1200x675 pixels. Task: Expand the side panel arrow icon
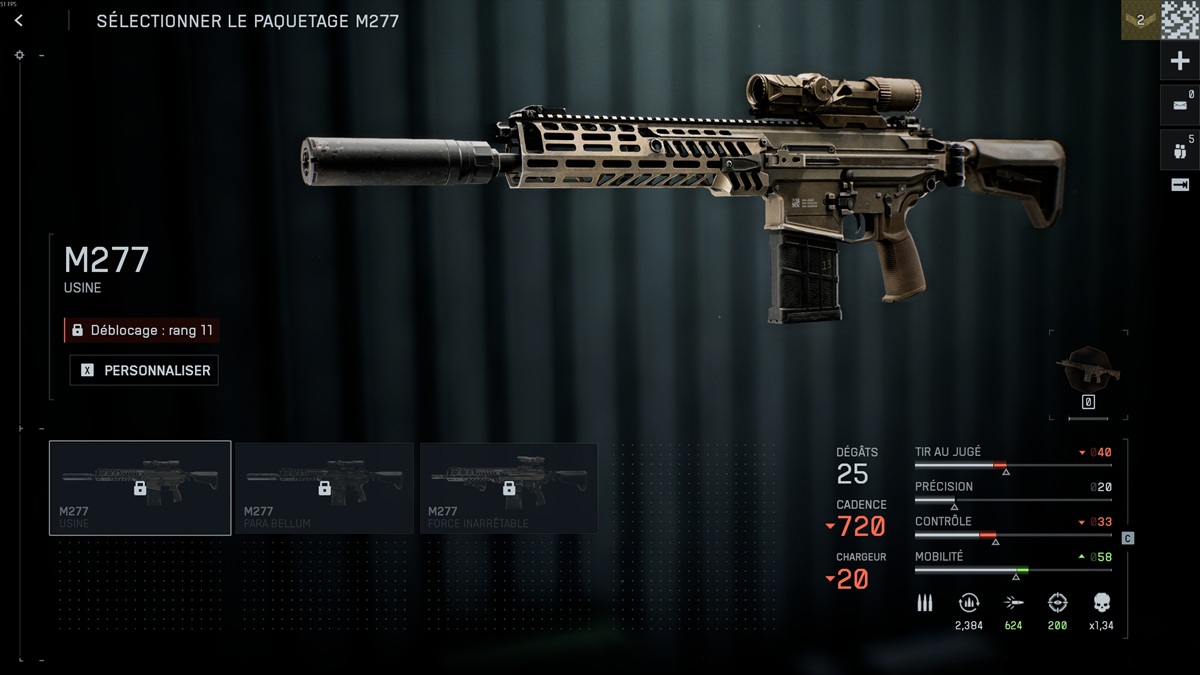click(1180, 186)
